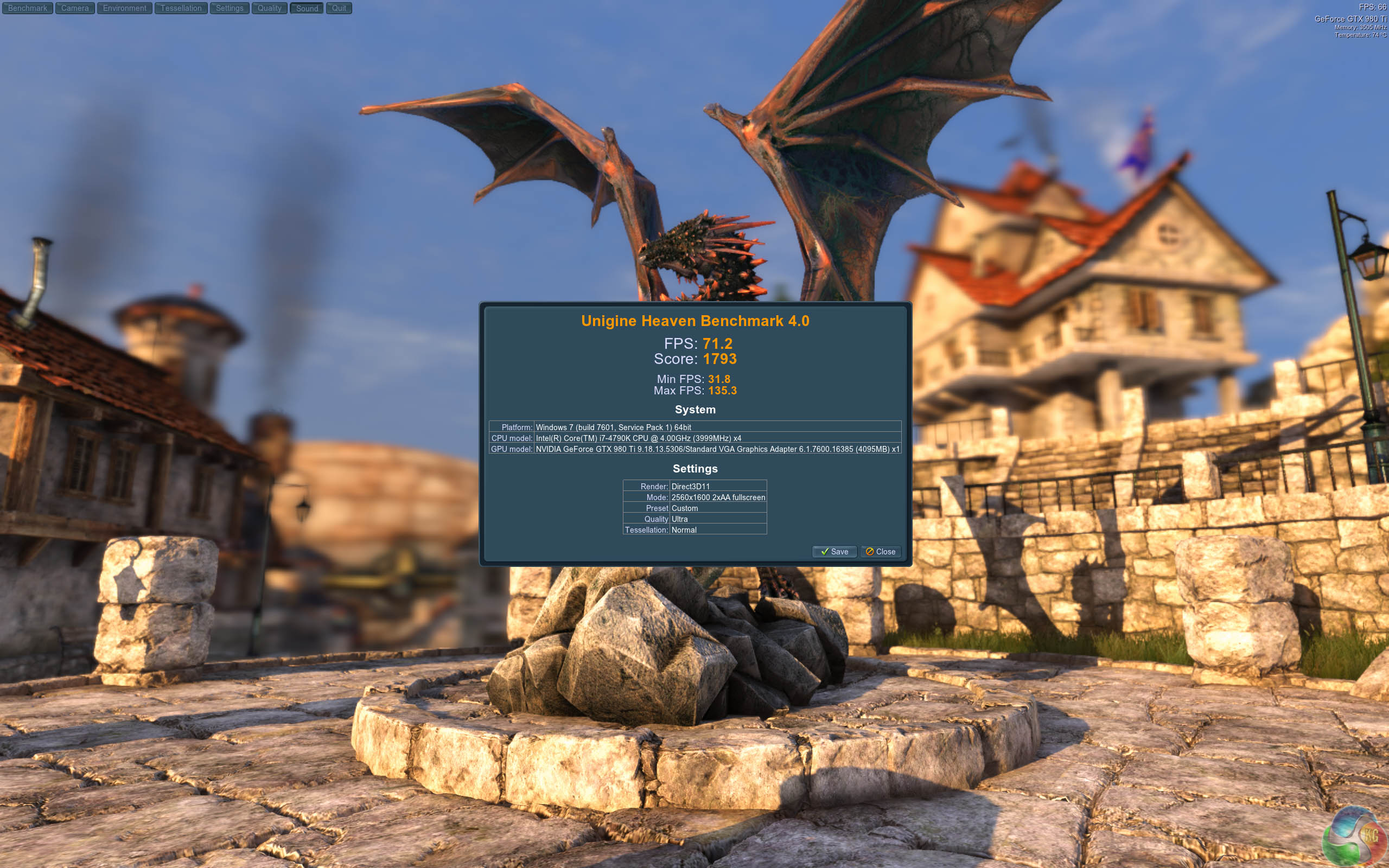Quit the Heaven benchmark
Screen dimensions: 1389x868
(339, 8)
